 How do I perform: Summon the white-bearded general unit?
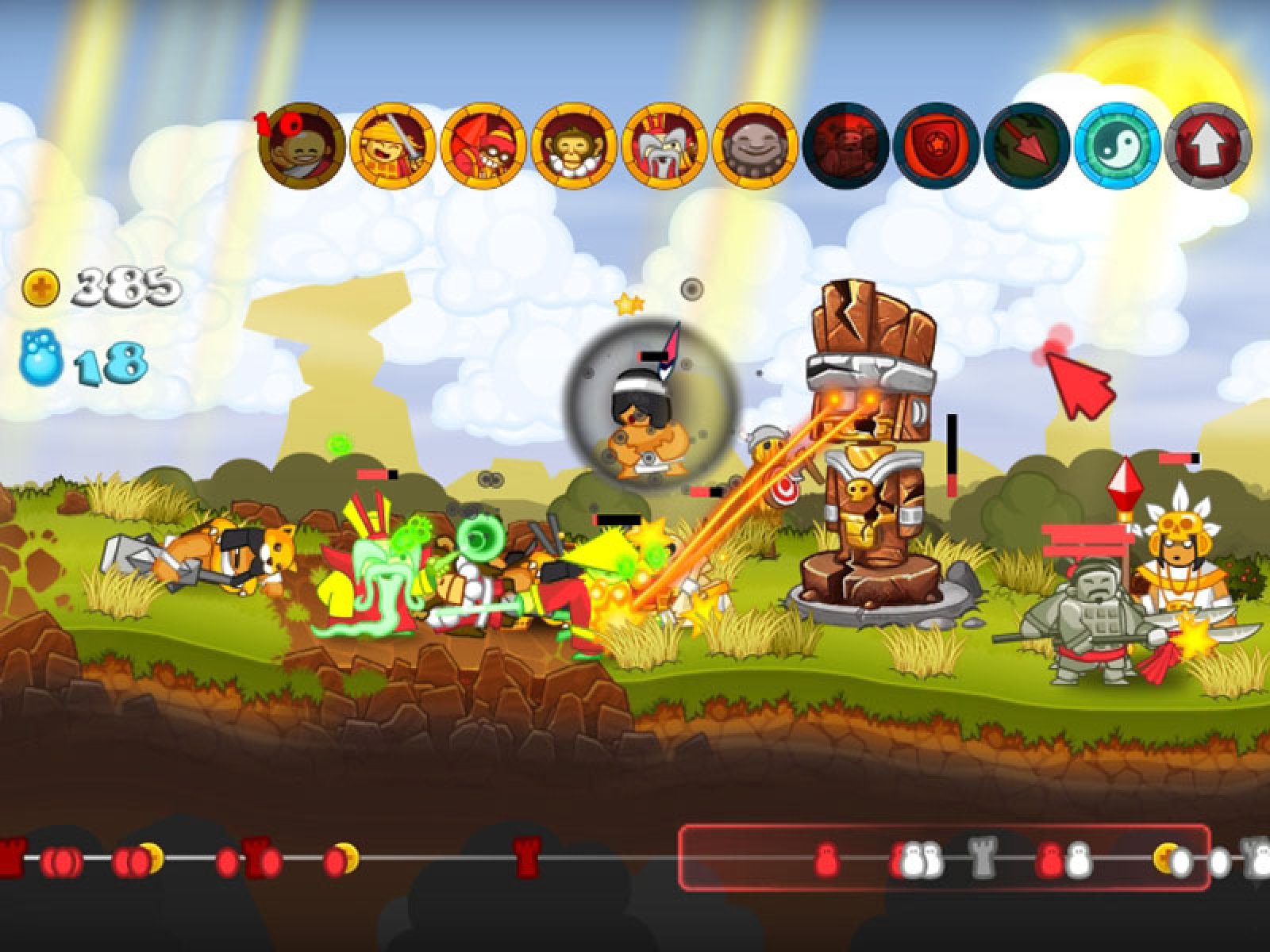coord(665,147)
